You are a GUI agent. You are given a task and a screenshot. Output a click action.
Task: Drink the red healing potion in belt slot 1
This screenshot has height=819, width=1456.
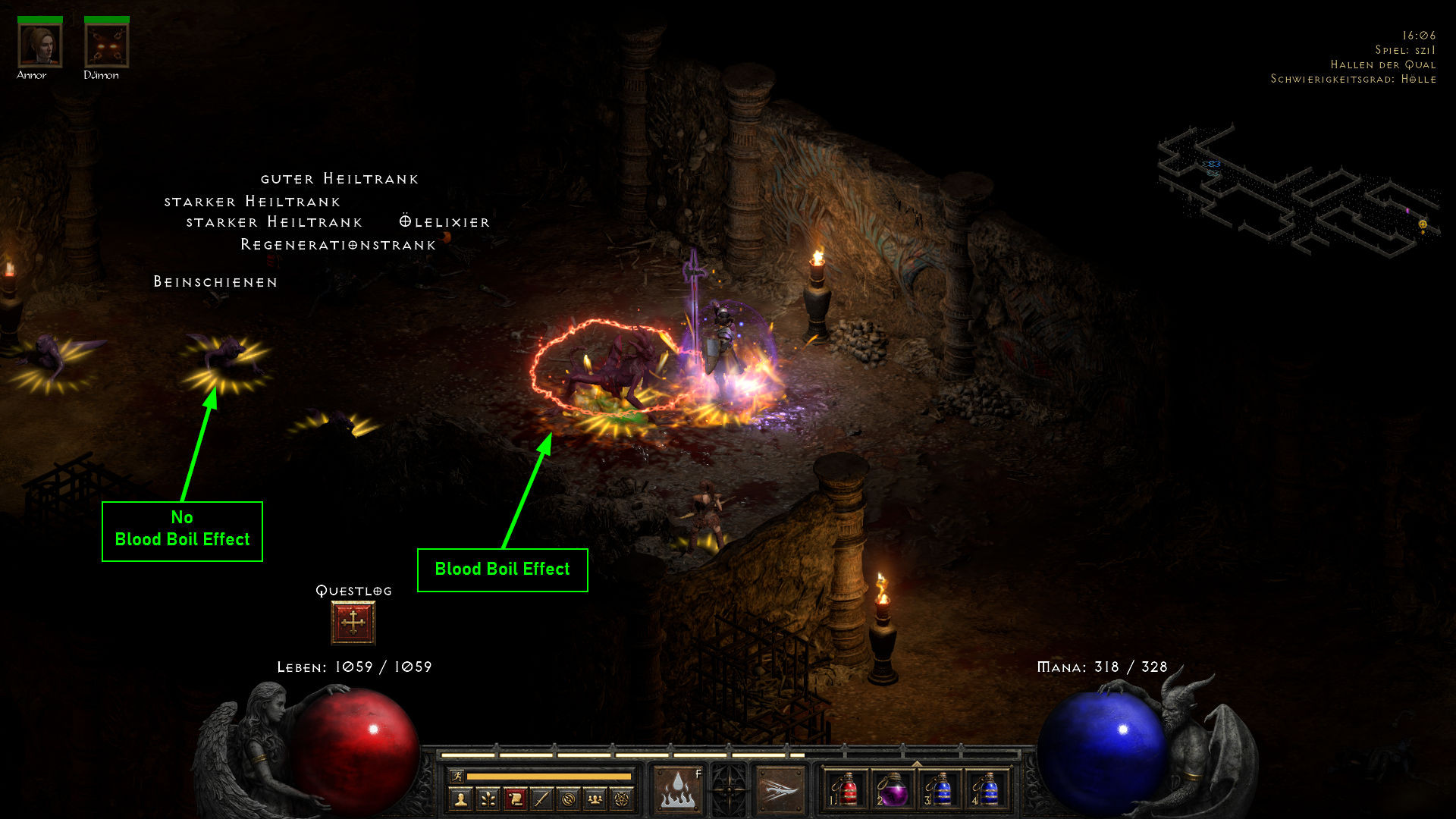[x=848, y=790]
